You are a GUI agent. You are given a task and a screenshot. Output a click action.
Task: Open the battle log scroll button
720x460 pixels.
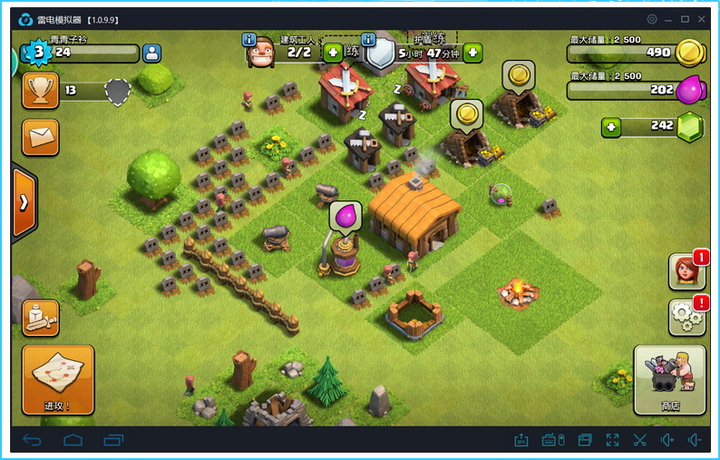pyautogui.click(x=41, y=318)
